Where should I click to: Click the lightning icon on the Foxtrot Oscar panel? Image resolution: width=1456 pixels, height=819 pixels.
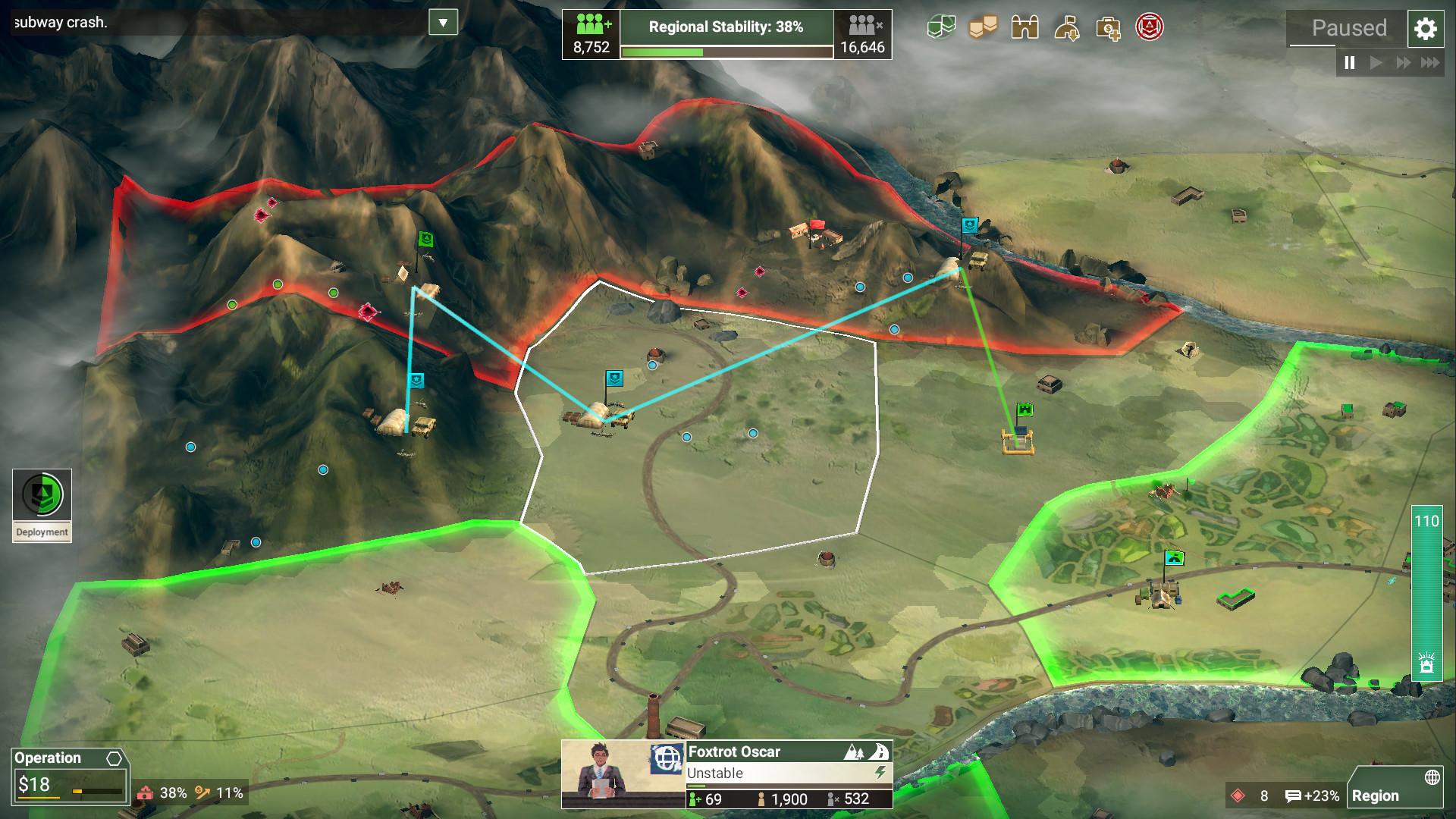880,772
